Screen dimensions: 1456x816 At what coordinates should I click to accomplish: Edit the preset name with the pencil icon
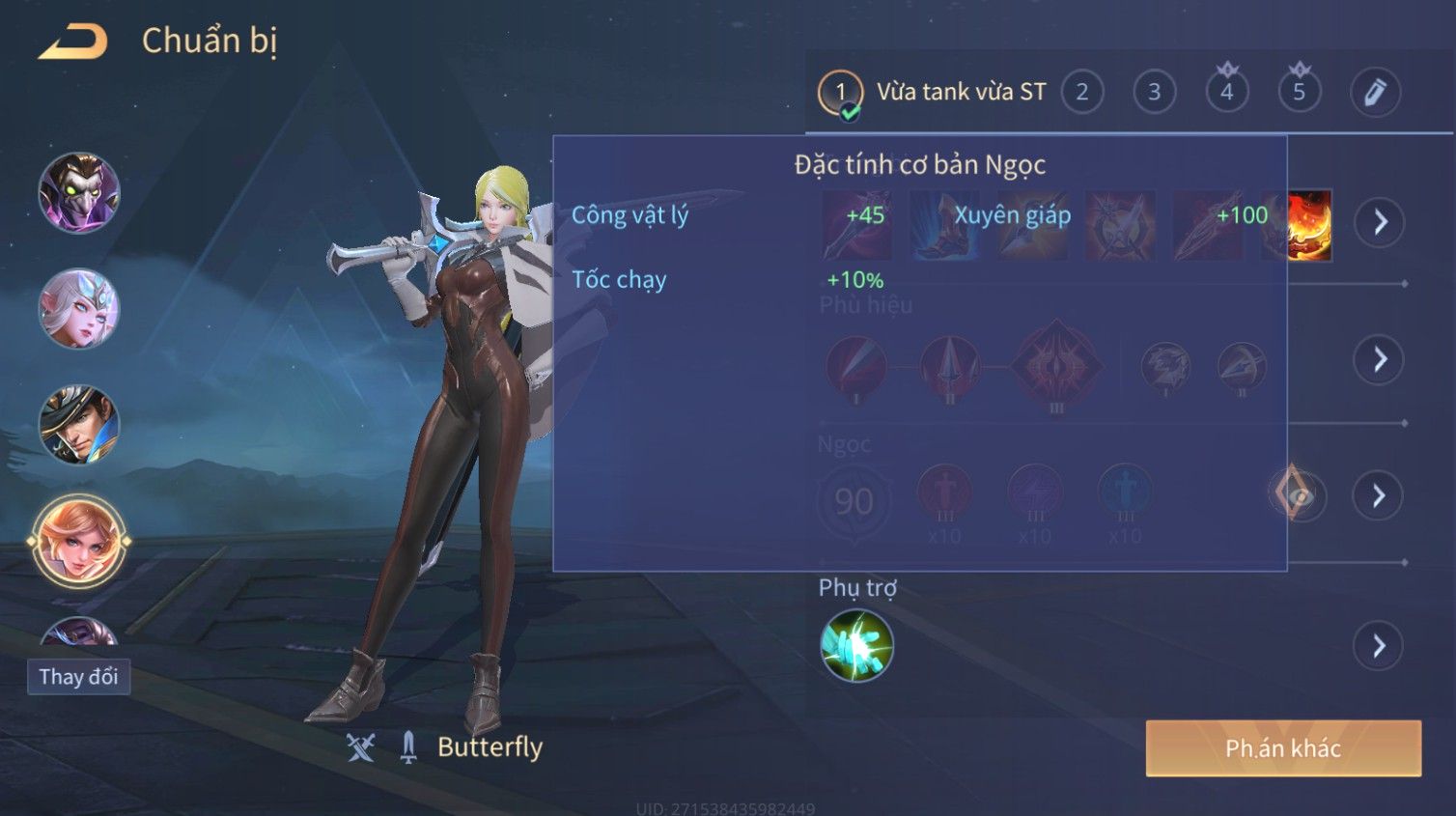pyautogui.click(x=1374, y=93)
